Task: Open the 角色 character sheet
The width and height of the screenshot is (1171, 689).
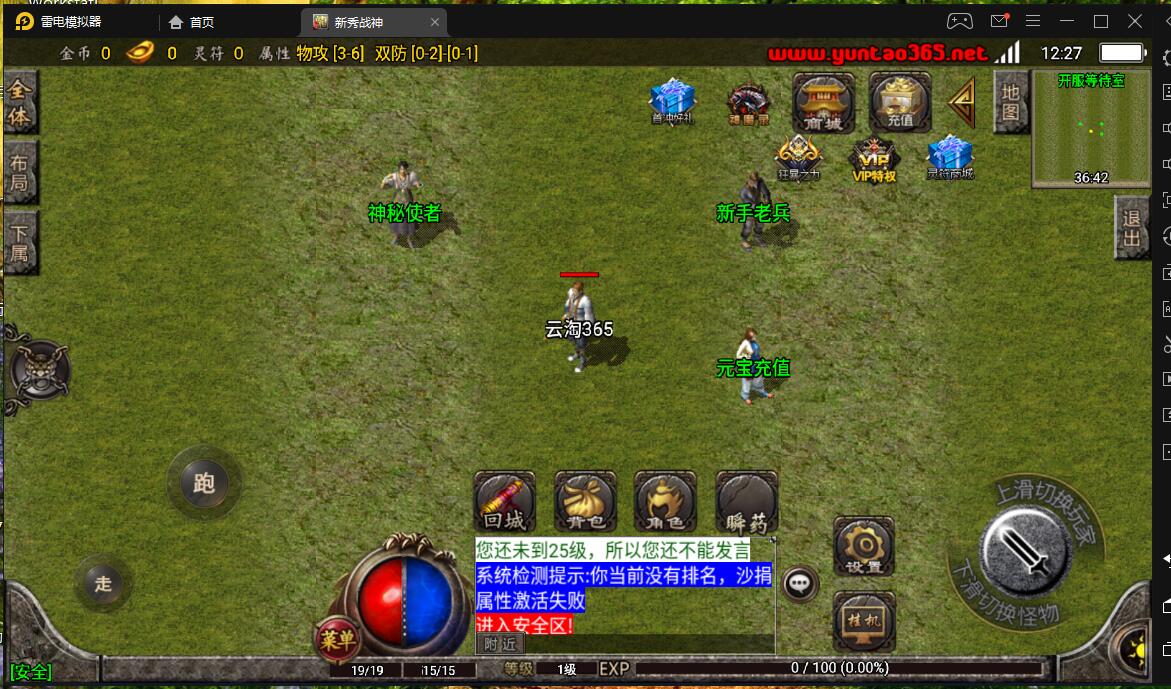Action: [x=665, y=502]
